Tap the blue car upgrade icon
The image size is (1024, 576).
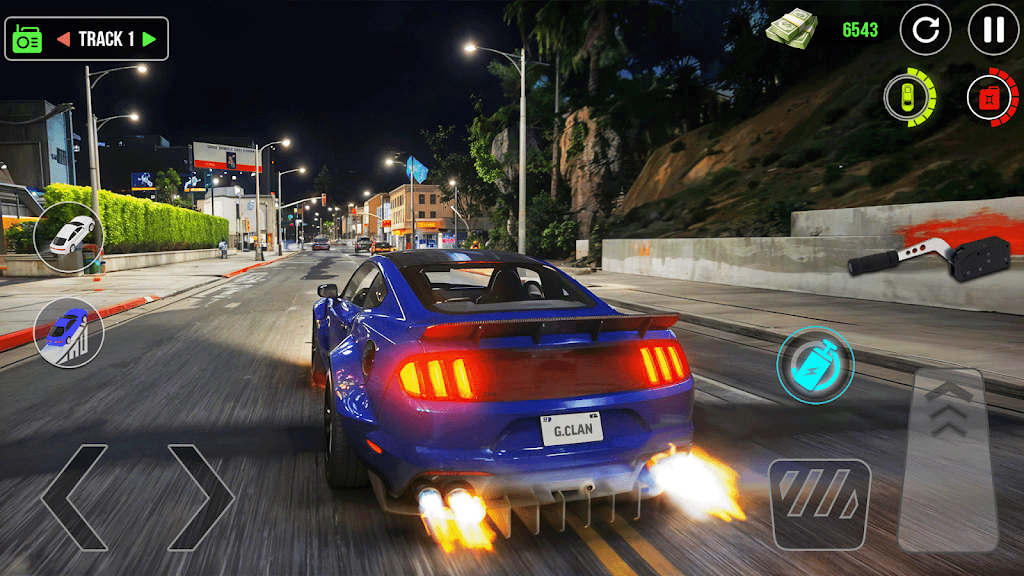(69, 331)
